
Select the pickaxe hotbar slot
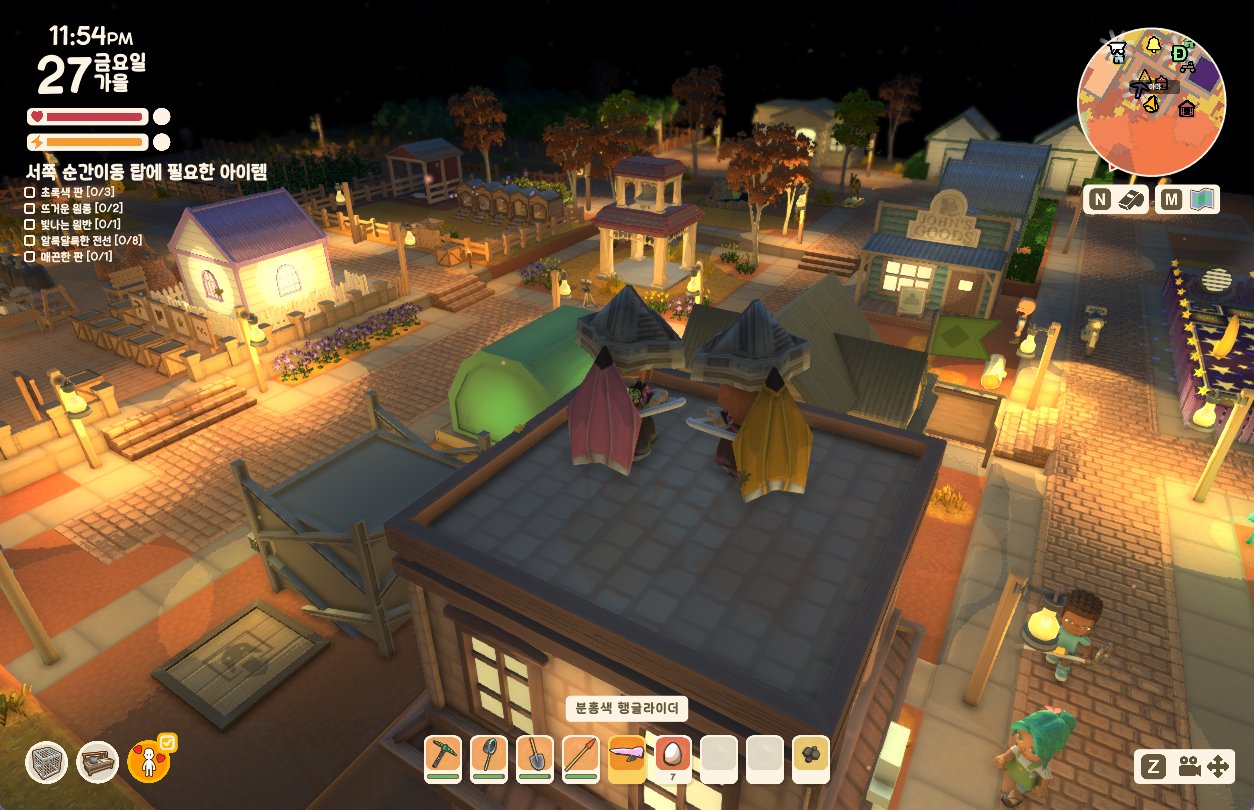point(442,757)
